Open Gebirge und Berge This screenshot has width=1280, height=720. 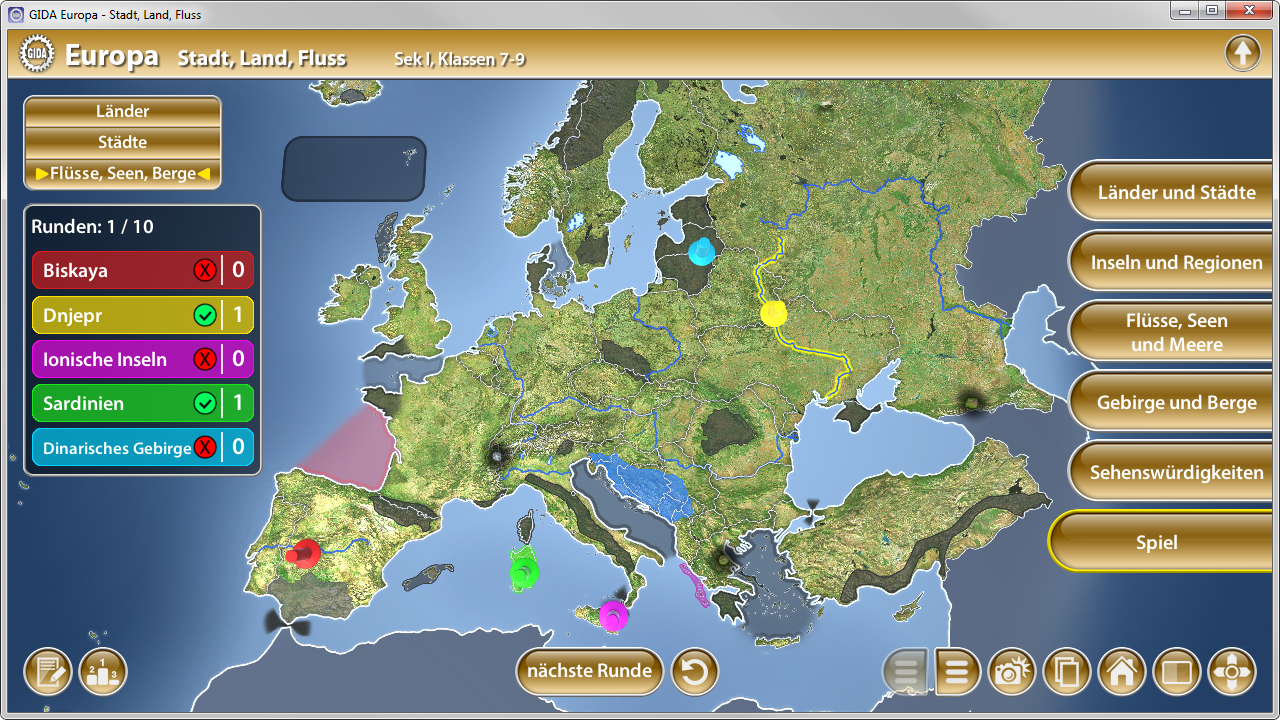(x=1170, y=402)
